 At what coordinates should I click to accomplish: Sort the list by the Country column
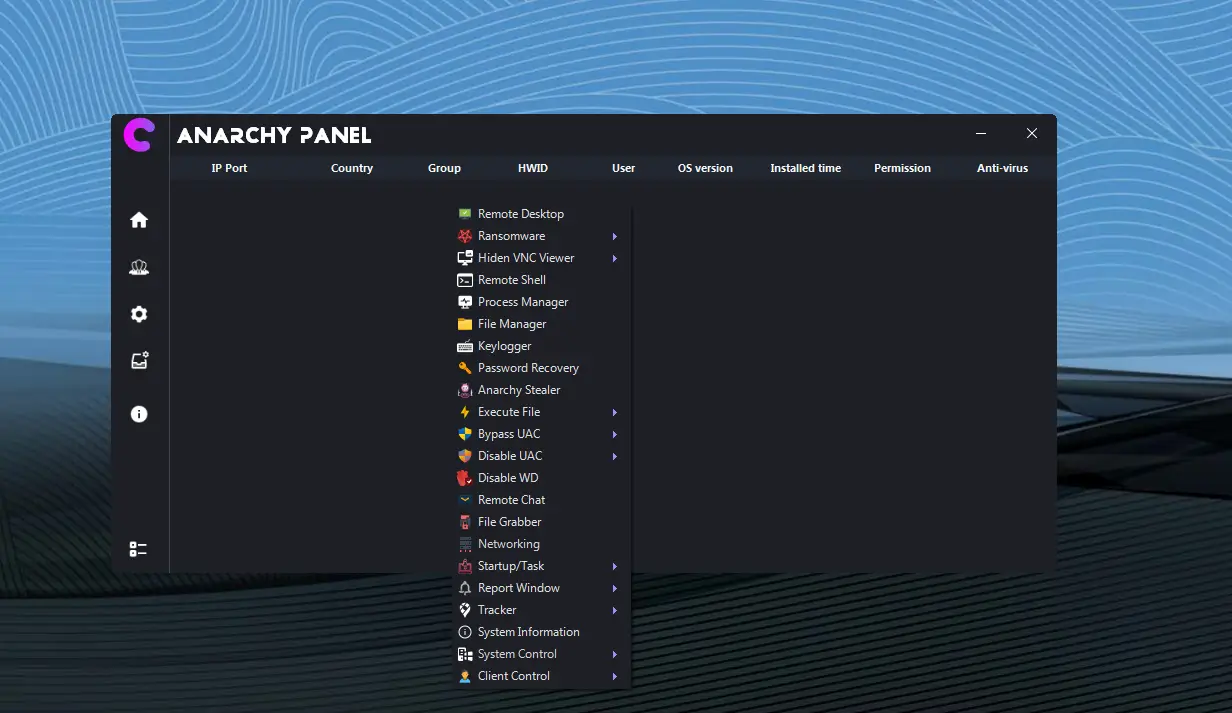(352, 168)
